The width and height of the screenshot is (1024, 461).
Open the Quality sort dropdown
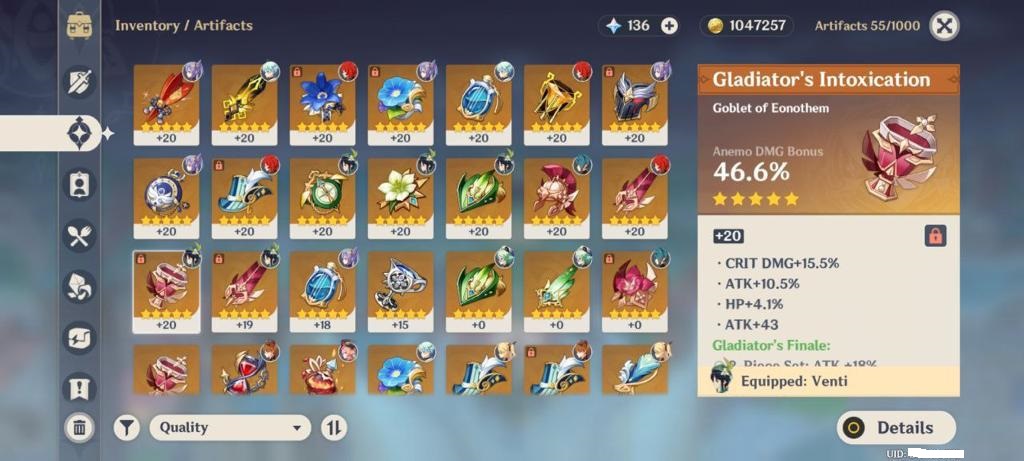coord(230,428)
